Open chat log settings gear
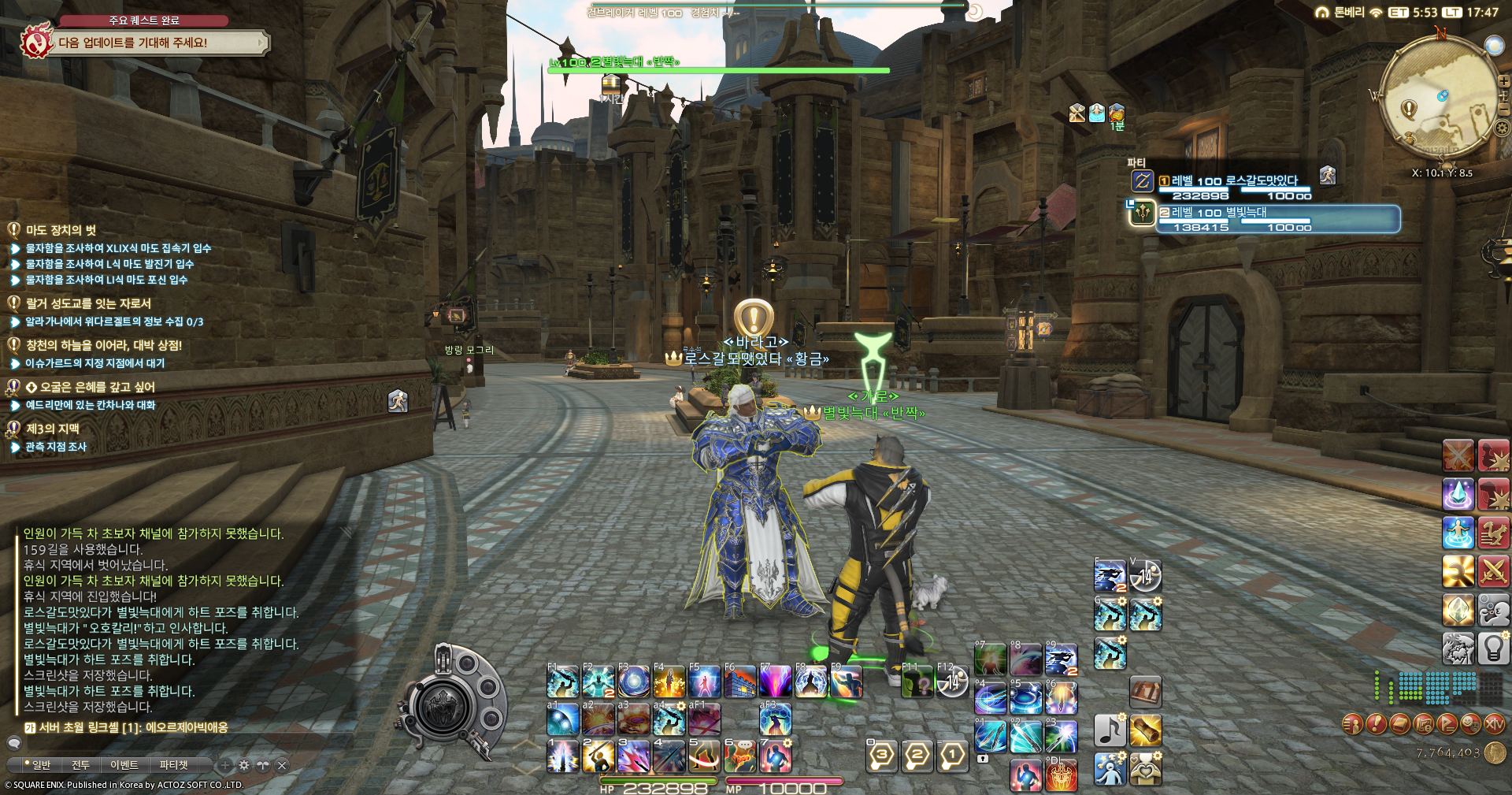Screen dimensions: 1512x795 point(244,765)
